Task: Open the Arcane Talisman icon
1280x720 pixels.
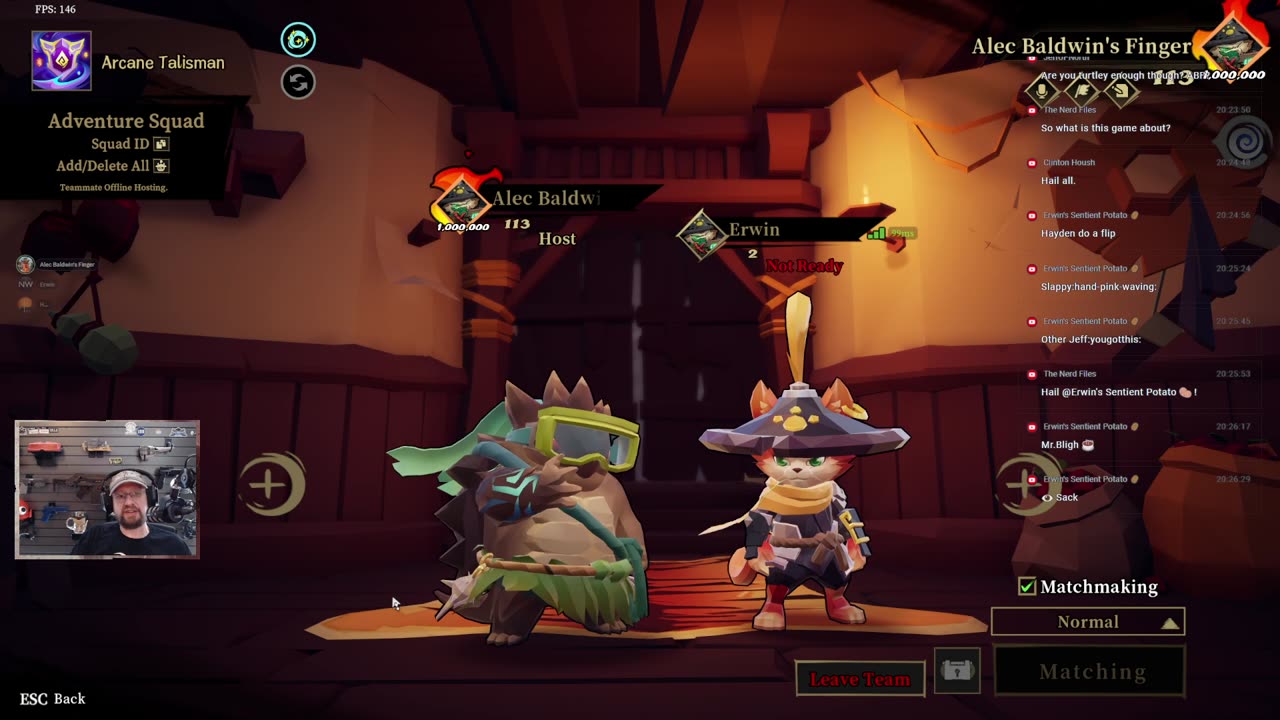Action: coord(62,61)
